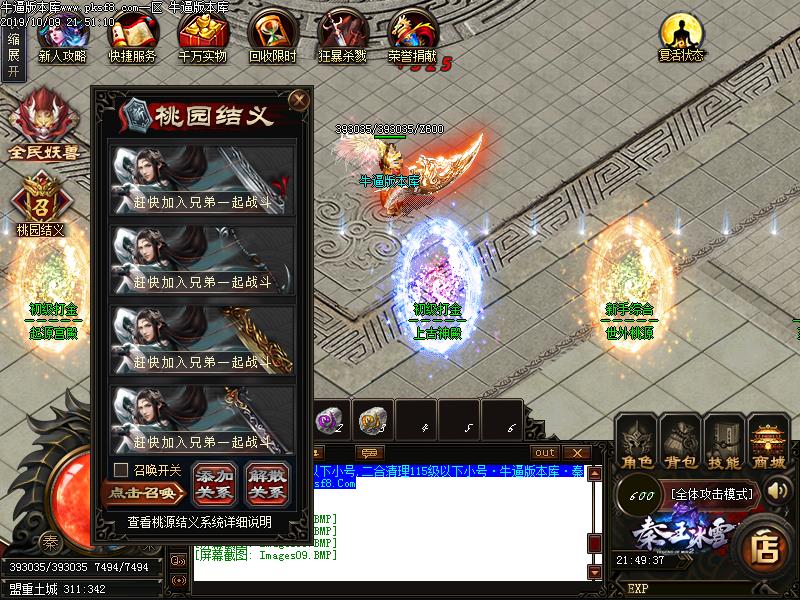Image resolution: width=800 pixels, height=600 pixels.
Task: Open the 新人攻略 guide icon
Action: pos(62,38)
